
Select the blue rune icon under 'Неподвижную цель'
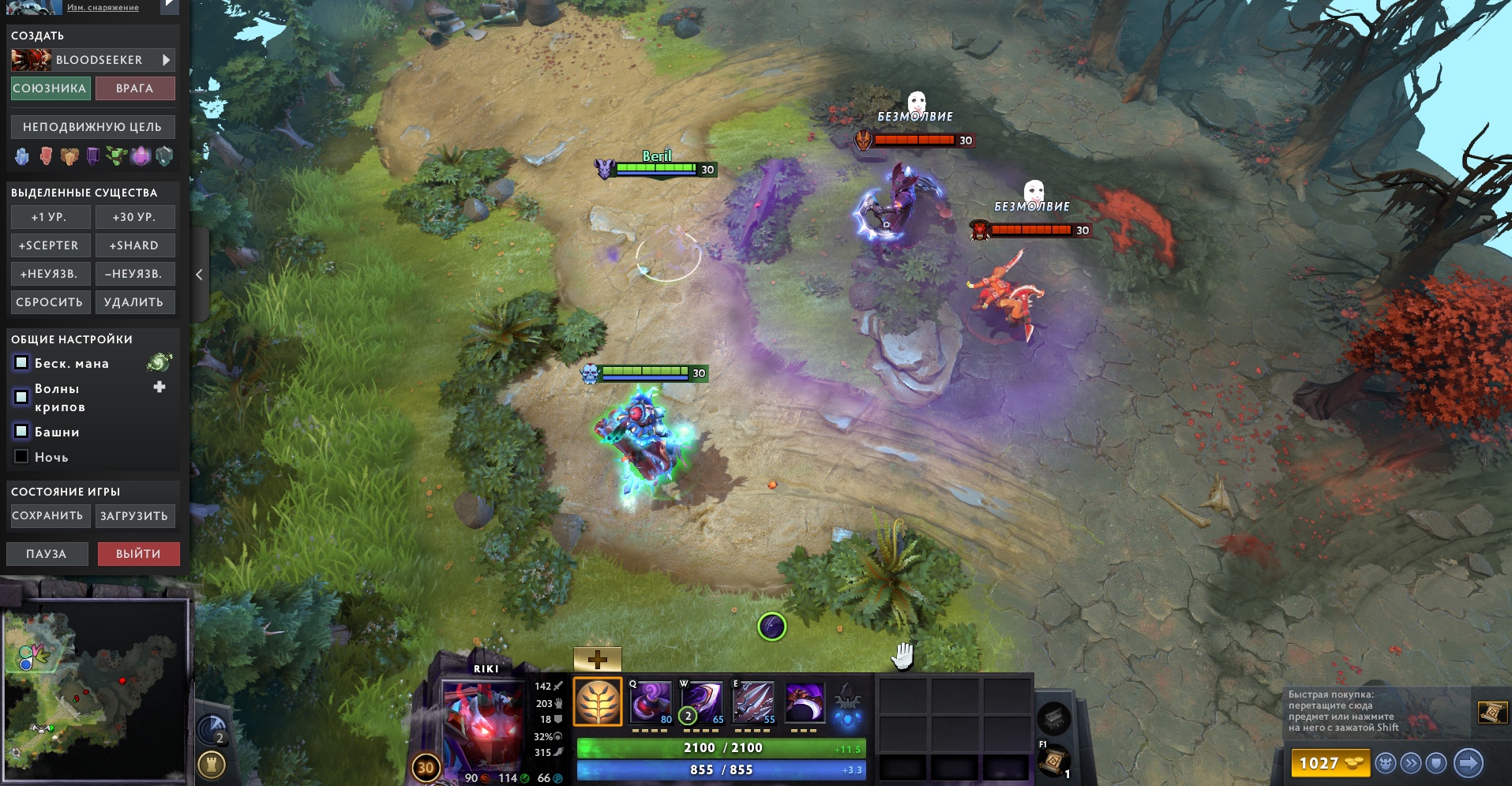click(x=22, y=156)
